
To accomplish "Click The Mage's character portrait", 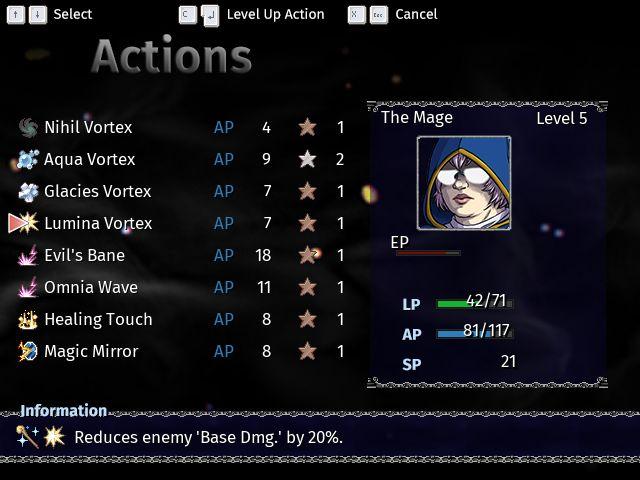I will tap(464, 183).
